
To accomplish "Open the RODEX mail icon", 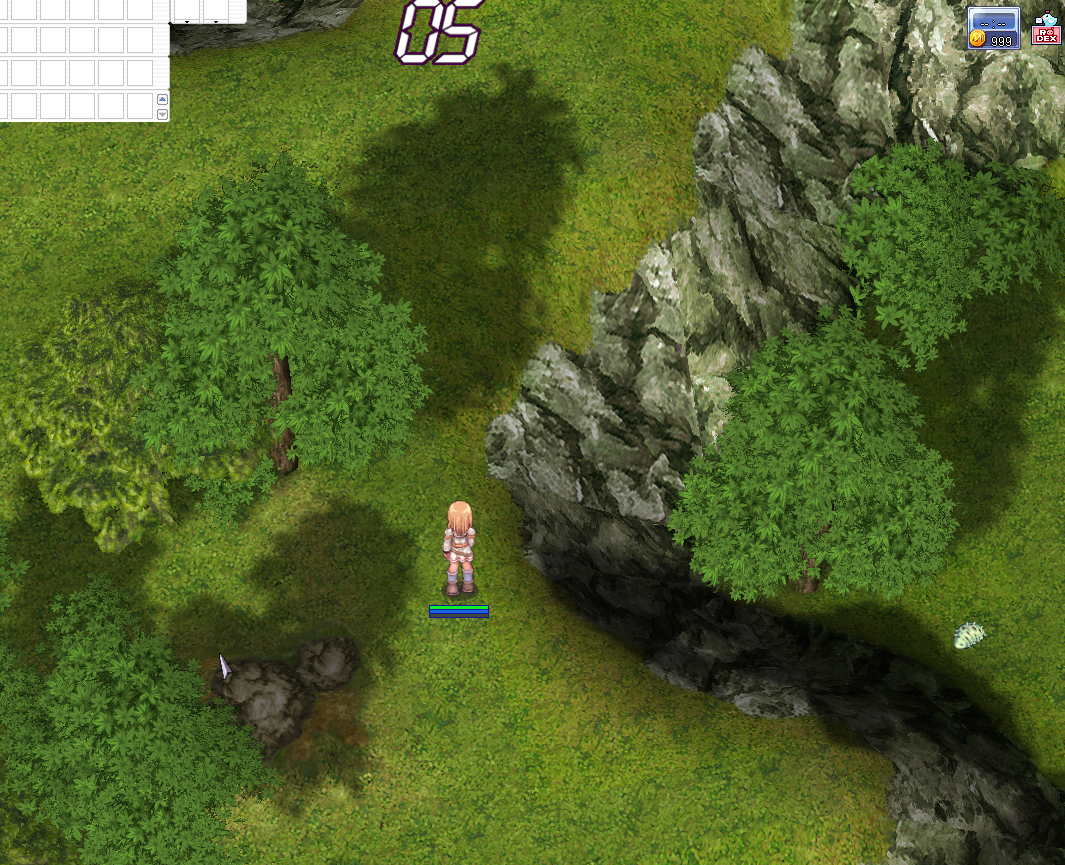I will pos(1046,29).
